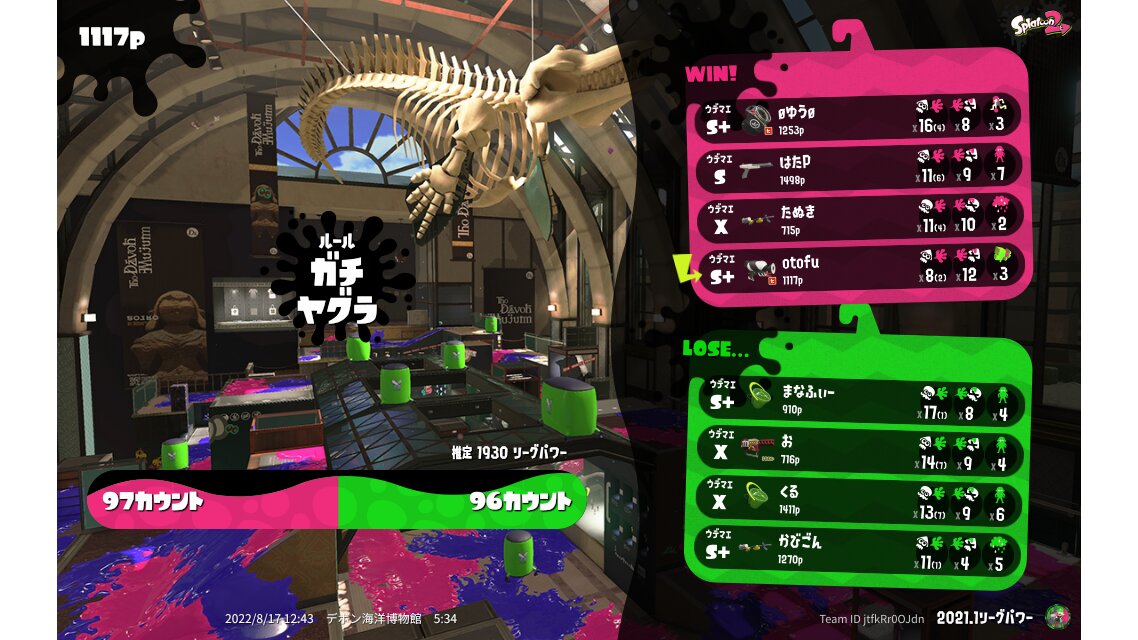Select losing-team player お's row

(858, 450)
